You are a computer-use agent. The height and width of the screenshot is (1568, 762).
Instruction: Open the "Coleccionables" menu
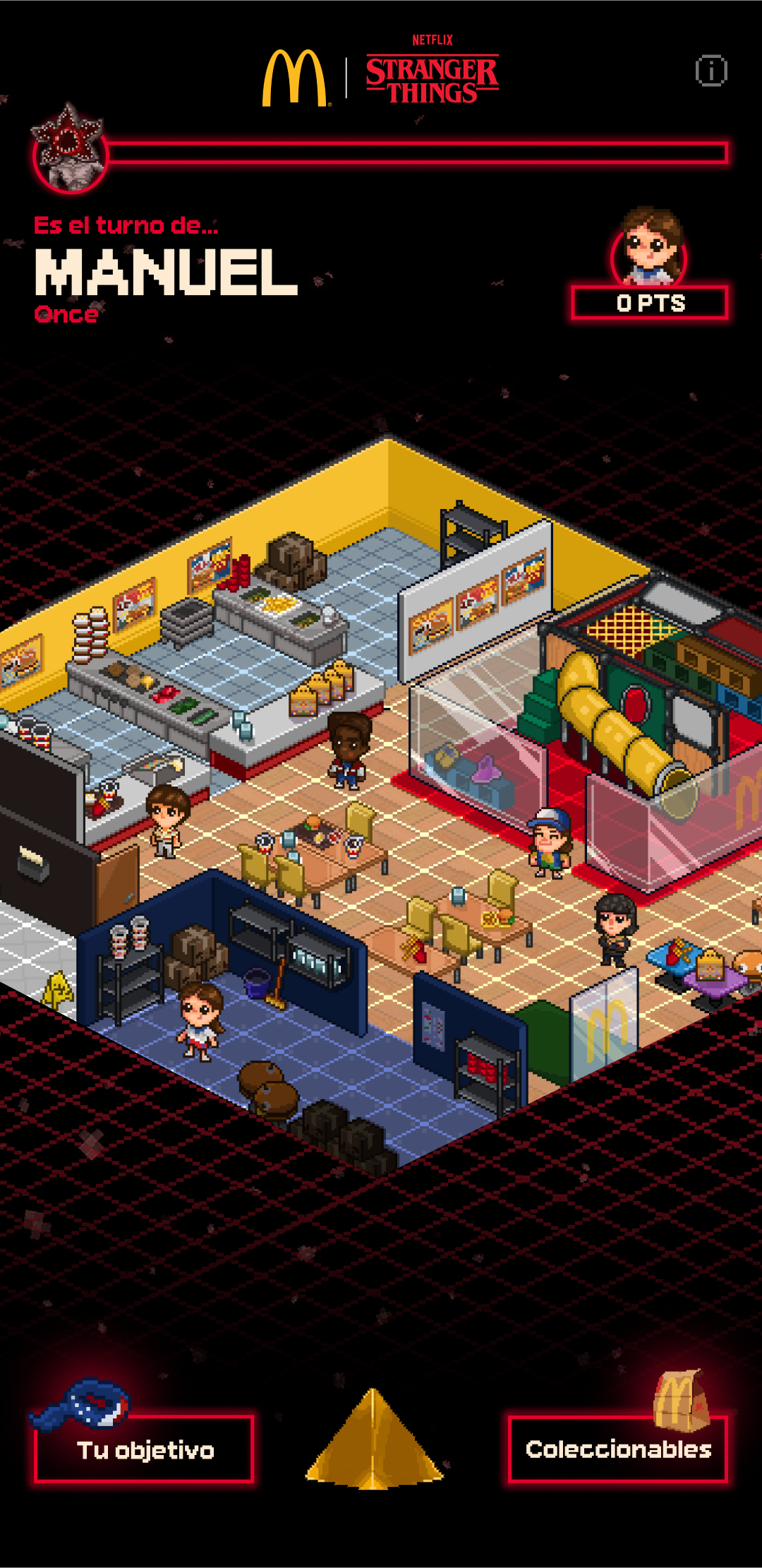point(617,1449)
